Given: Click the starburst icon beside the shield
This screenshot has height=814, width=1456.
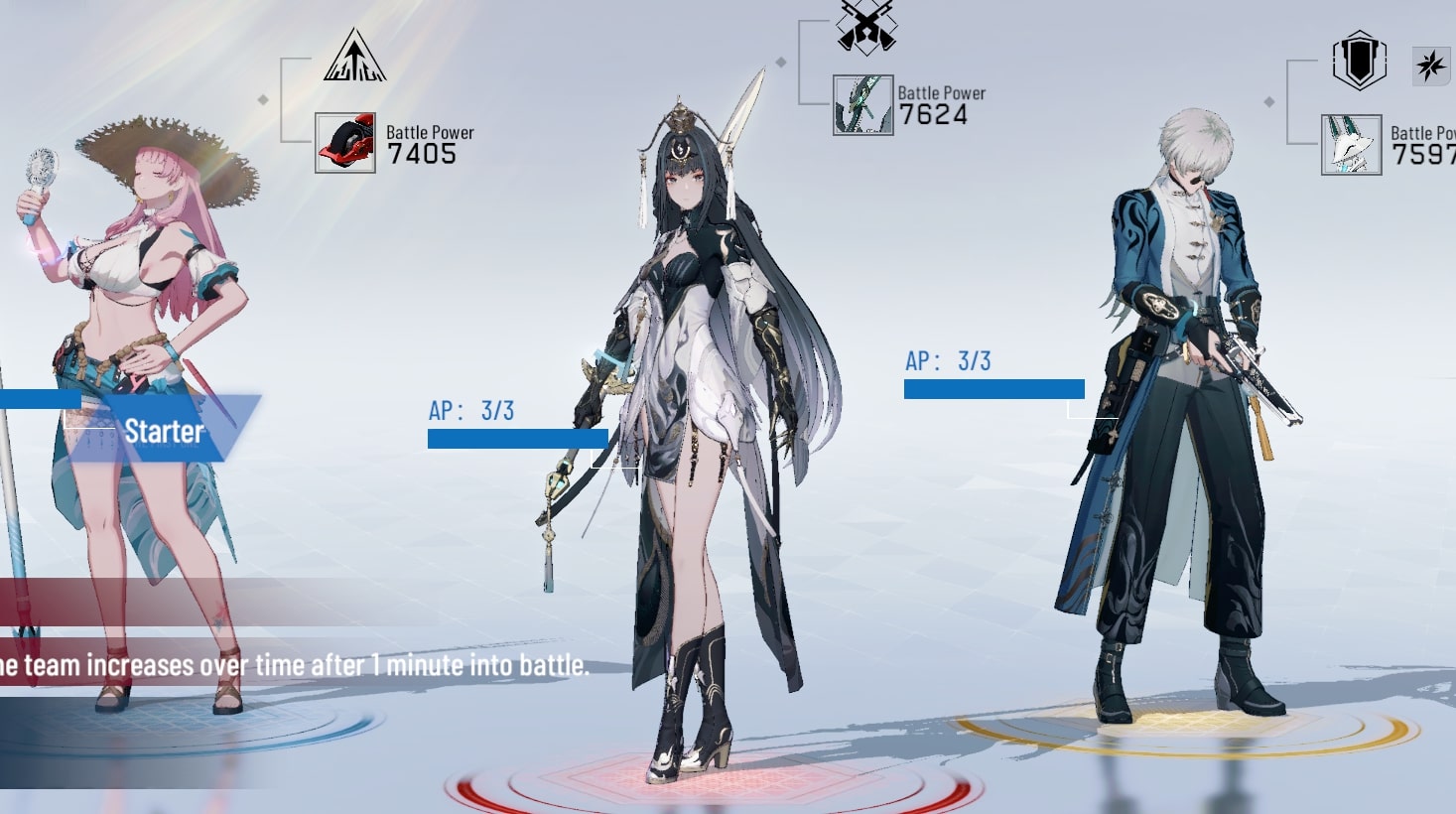Looking at the screenshot, I should [x=1430, y=67].
